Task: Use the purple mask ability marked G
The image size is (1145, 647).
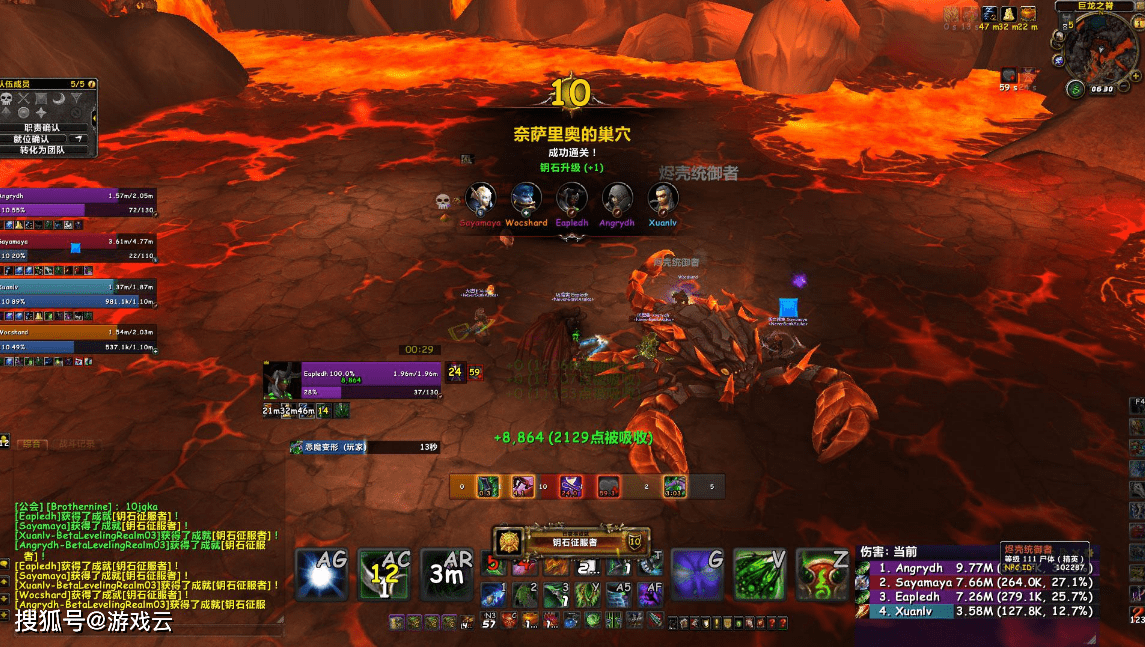Action: (x=698, y=575)
